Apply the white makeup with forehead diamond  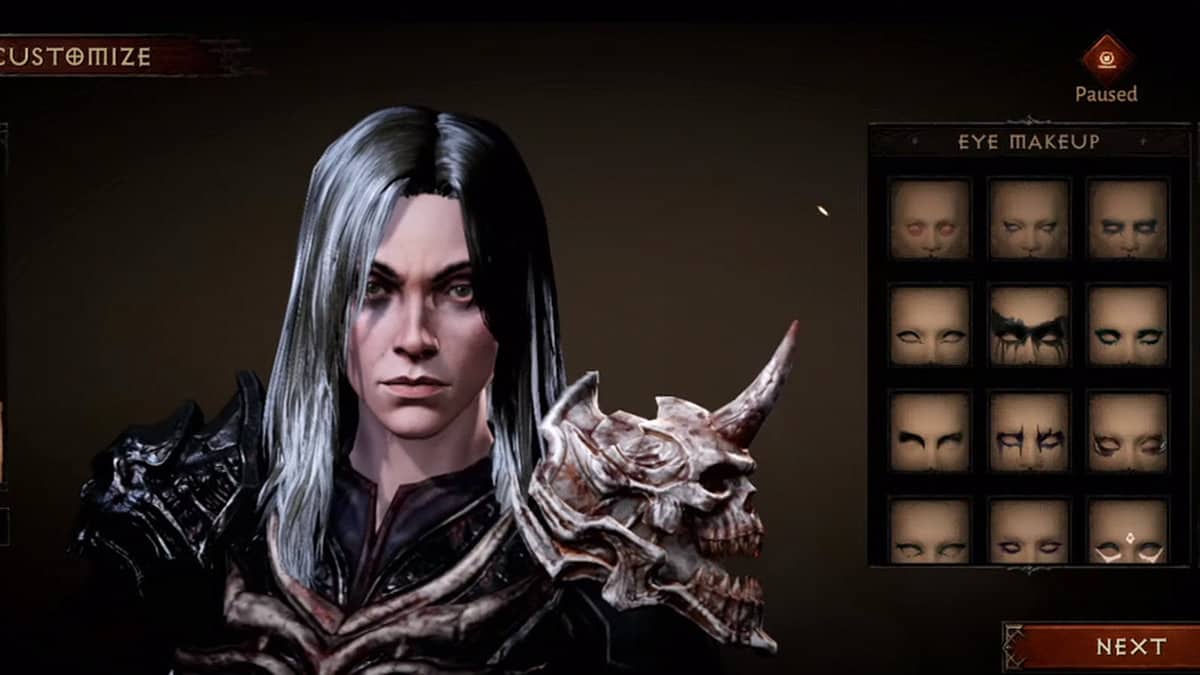click(1127, 531)
